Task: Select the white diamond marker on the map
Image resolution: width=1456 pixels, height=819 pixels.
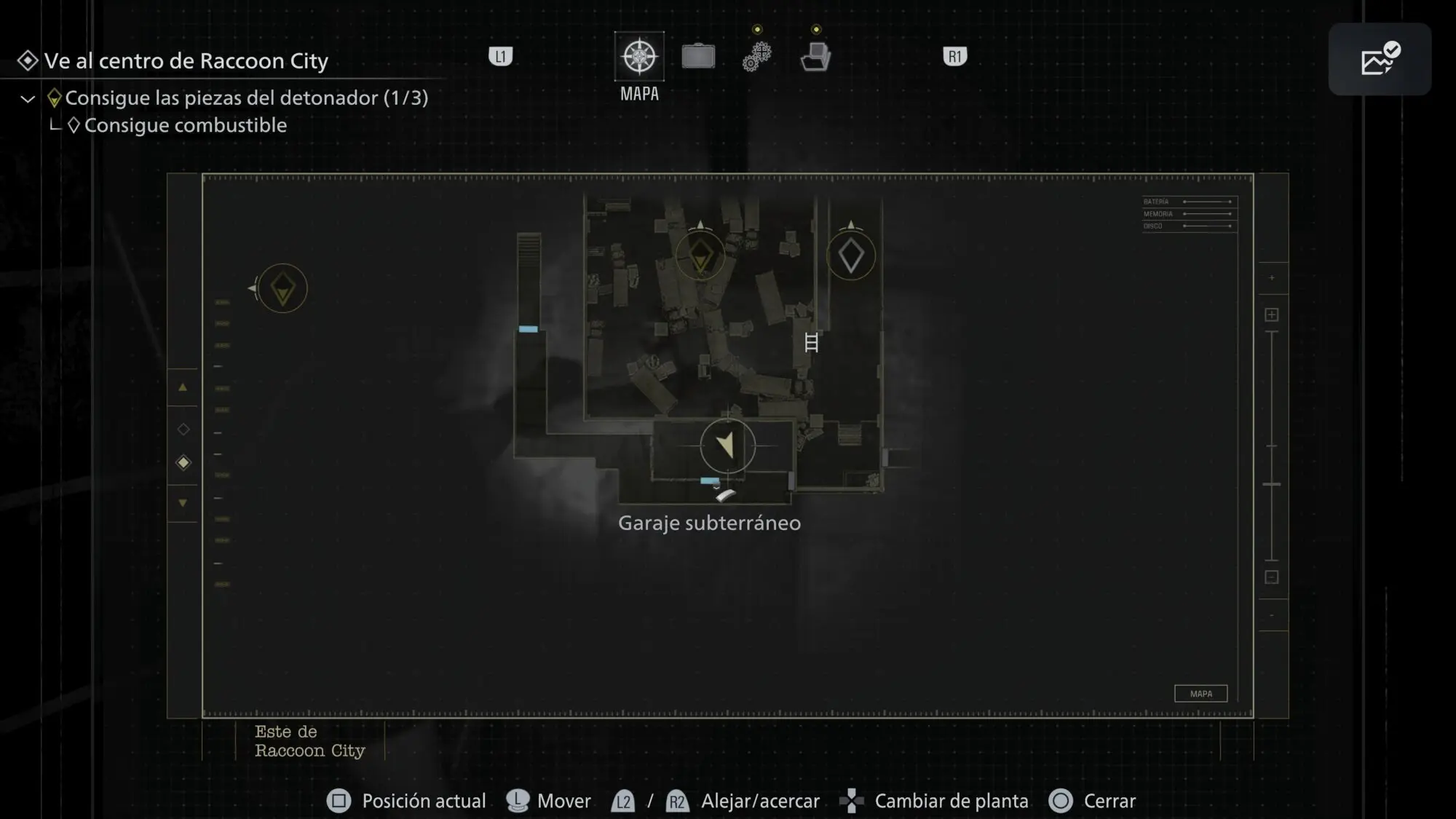Action: pos(851,256)
